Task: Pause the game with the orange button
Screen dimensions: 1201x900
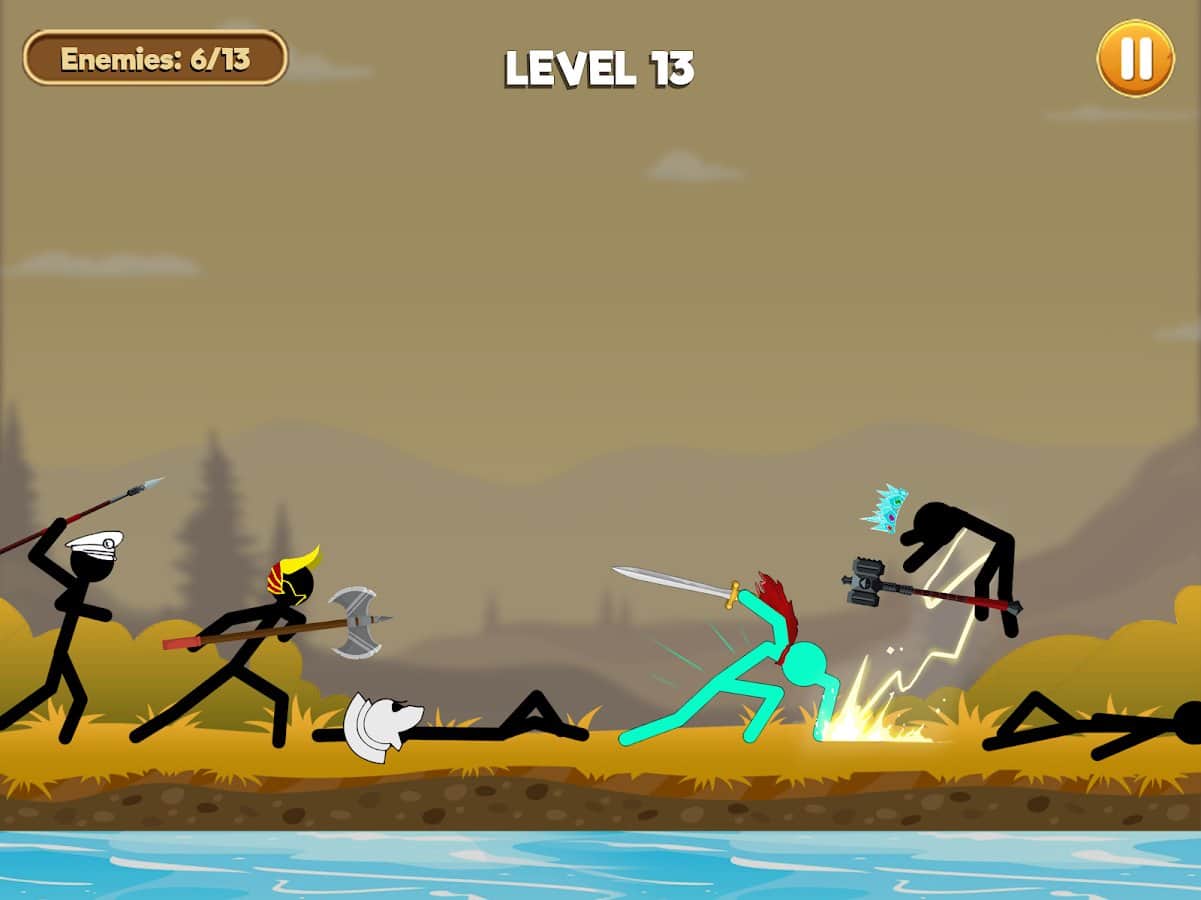Action: pyautogui.click(x=1135, y=59)
